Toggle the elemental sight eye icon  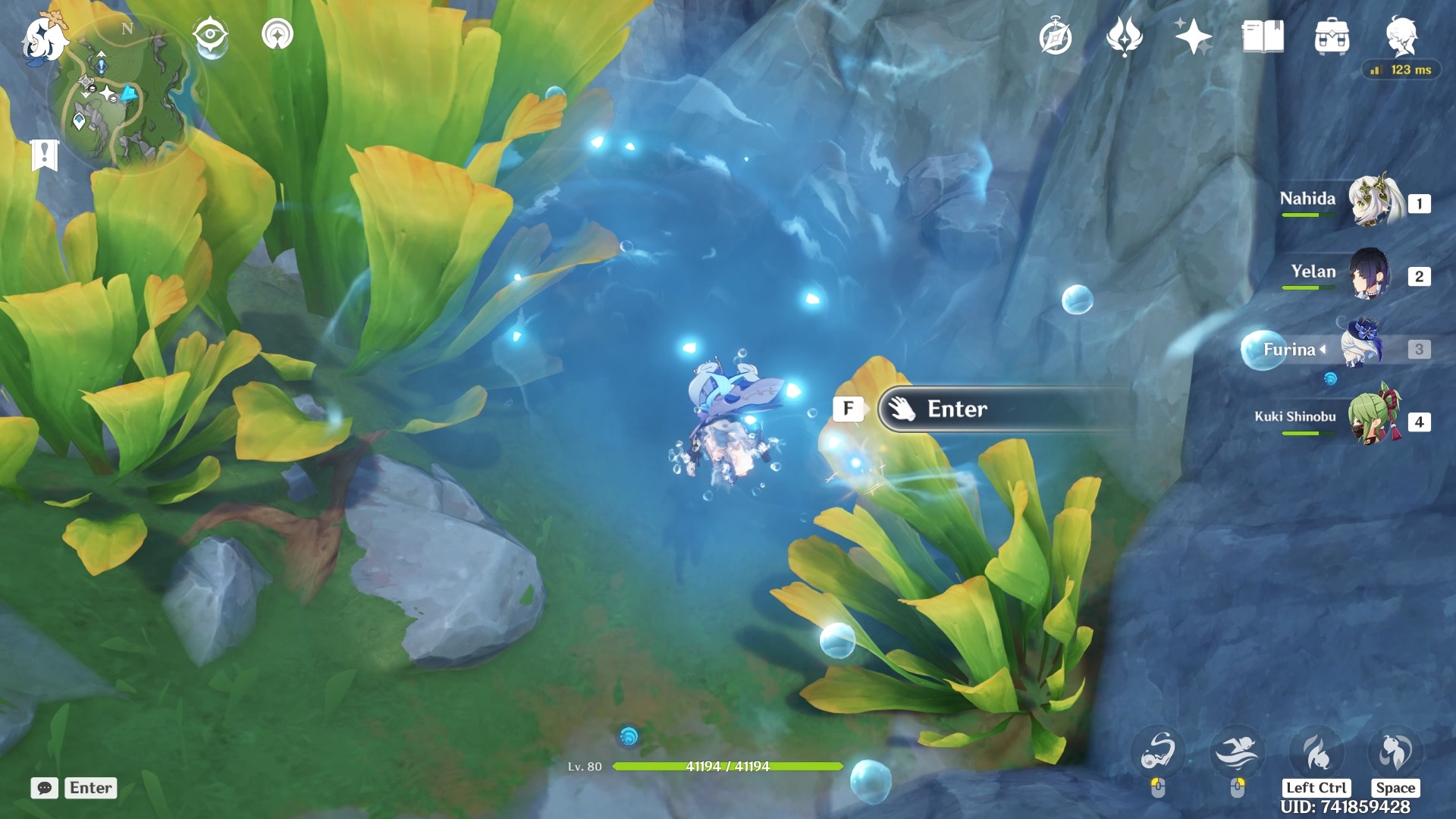click(x=210, y=35)
